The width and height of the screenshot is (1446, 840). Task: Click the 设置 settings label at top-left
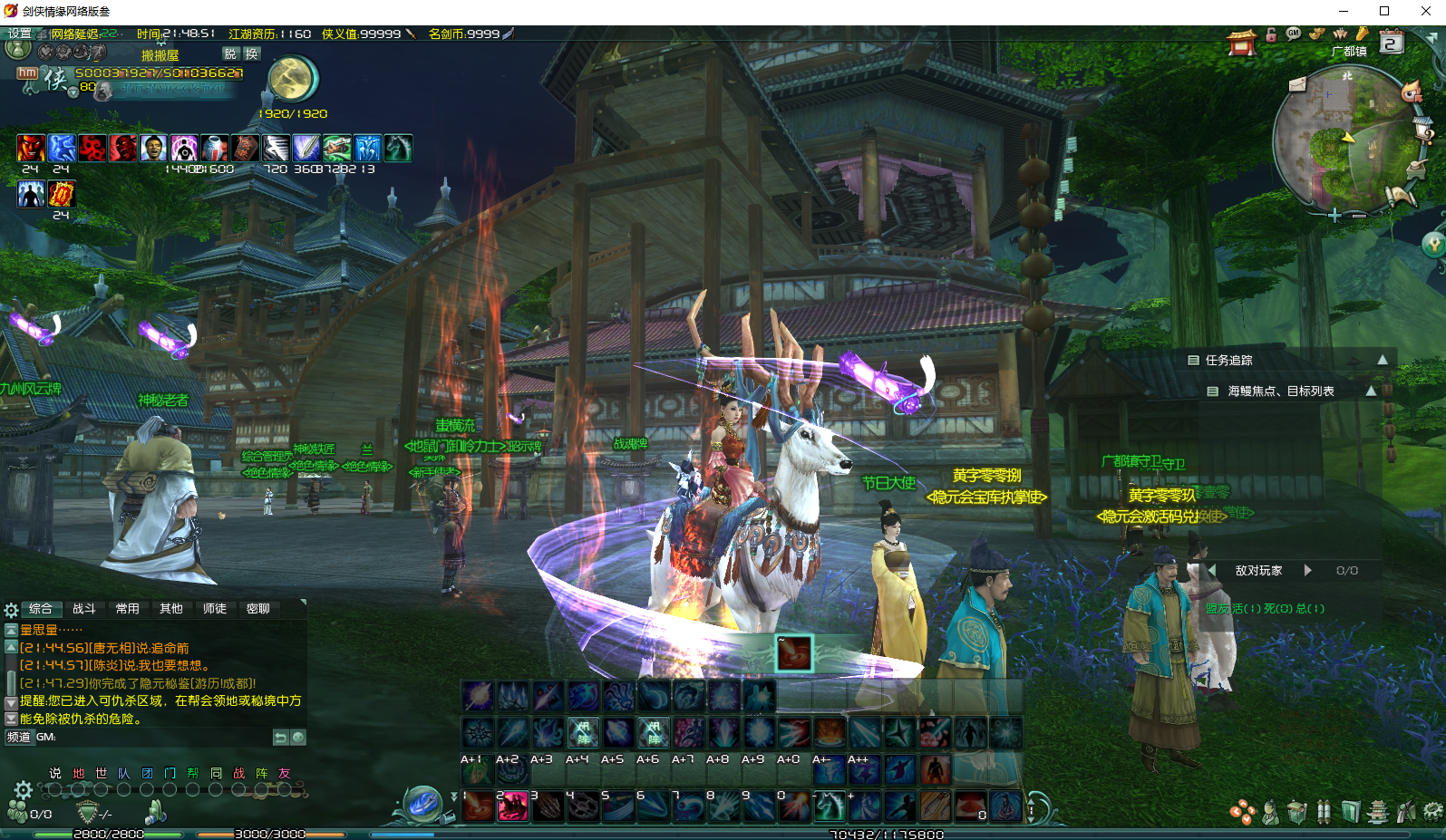(x=20, y=34)
